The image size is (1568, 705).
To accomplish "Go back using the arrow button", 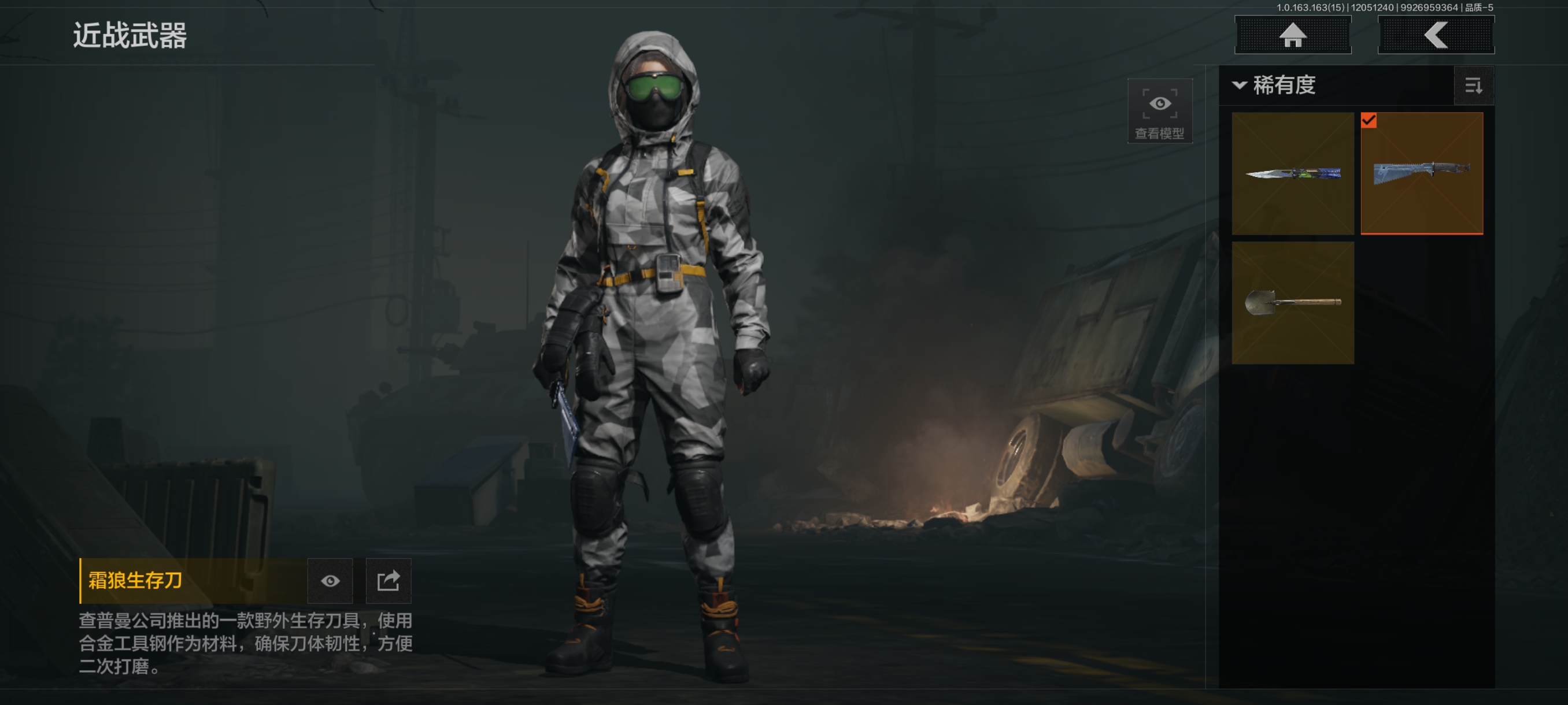I will (1435, 35).
